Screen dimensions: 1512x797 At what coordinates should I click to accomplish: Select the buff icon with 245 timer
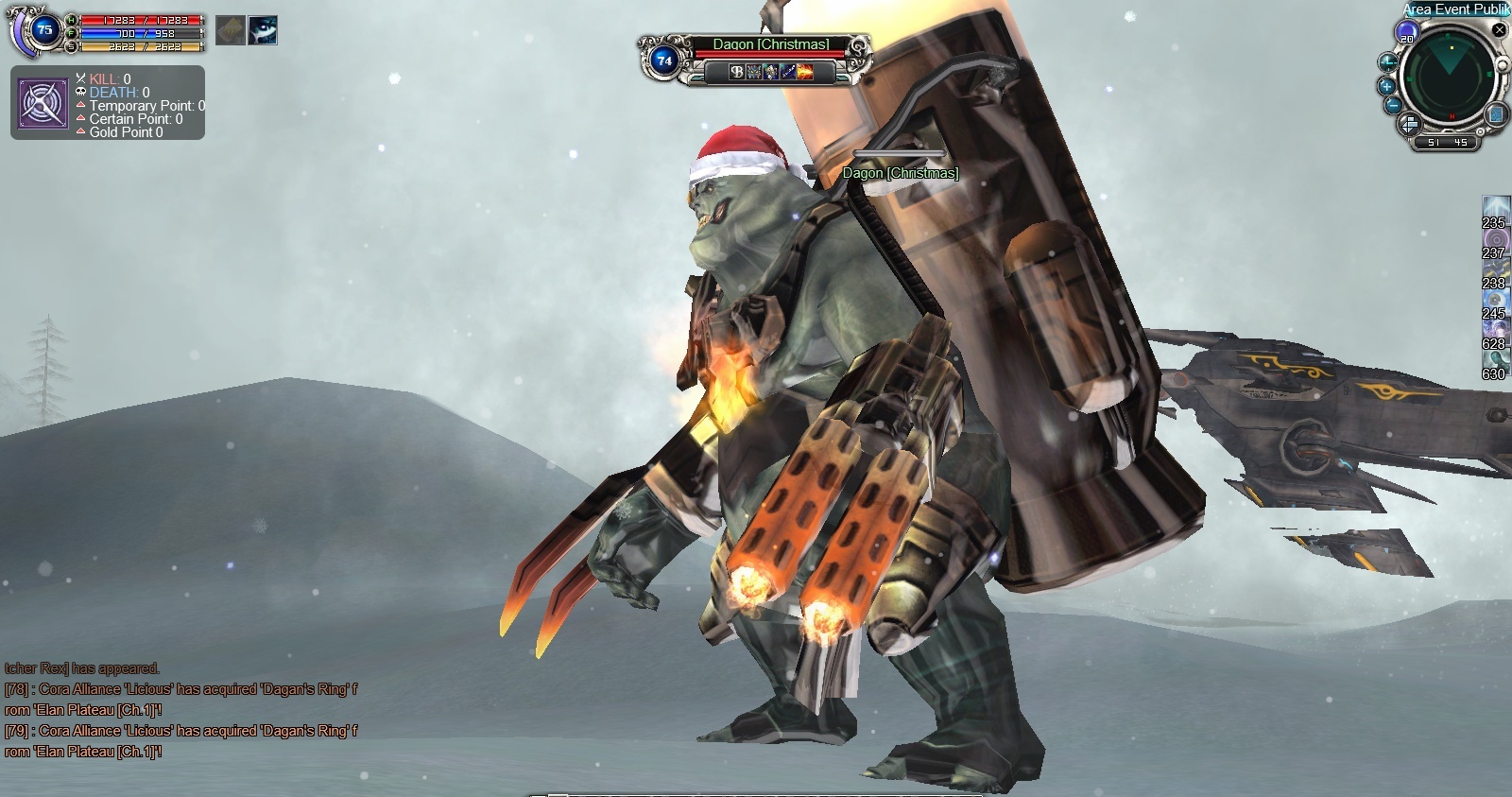coord(1495,300)
